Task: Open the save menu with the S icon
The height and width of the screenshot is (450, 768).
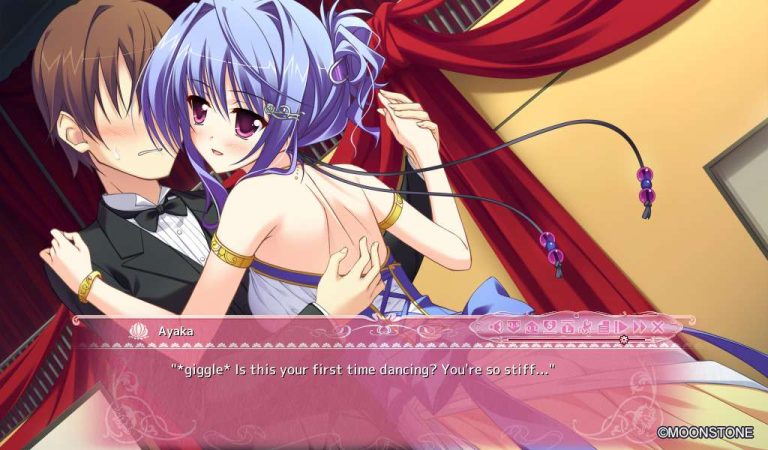Action: tap(549, 326)
